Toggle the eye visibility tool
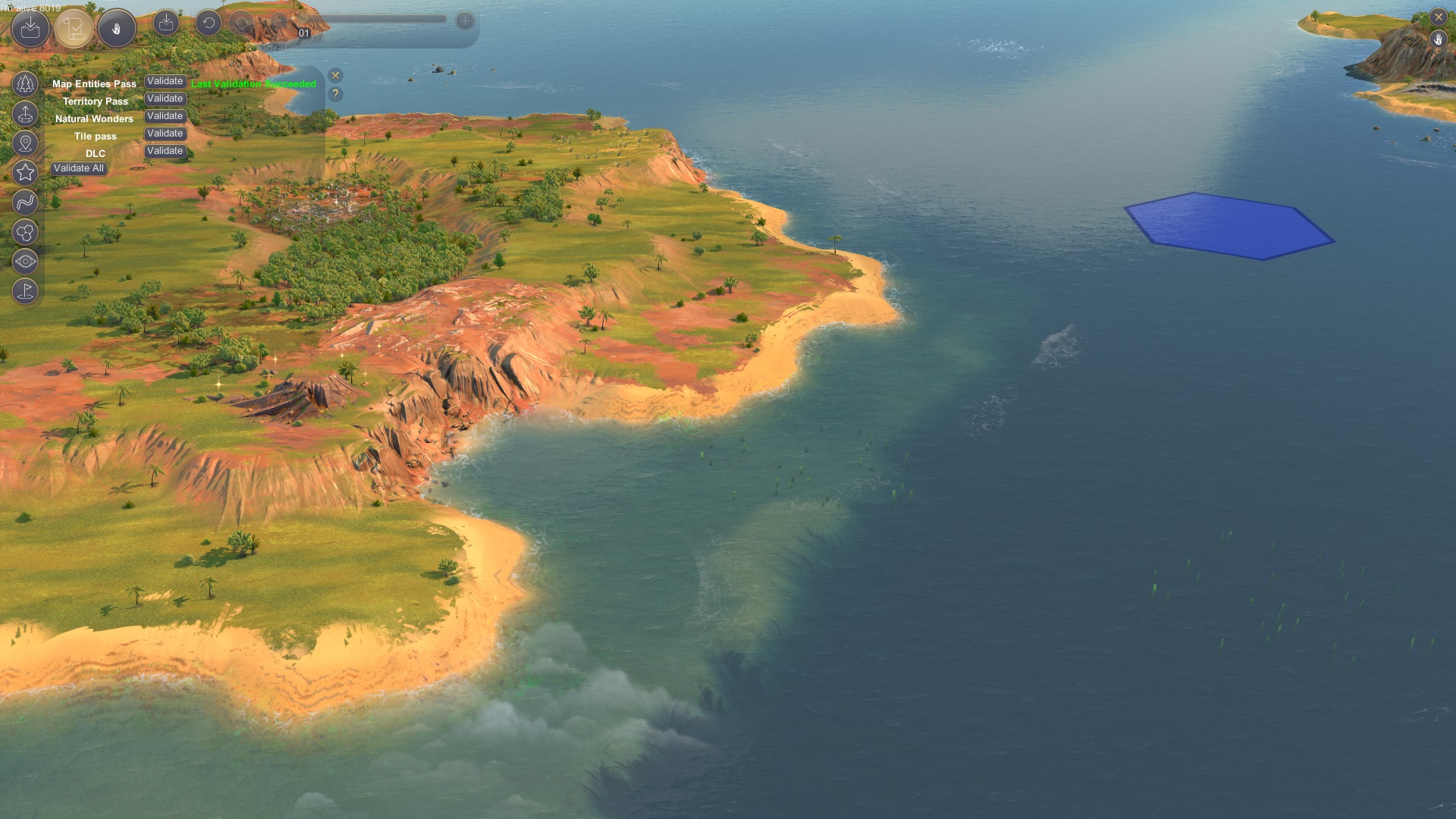This screenshot has height=819, width=1456. tap(25, 262)
